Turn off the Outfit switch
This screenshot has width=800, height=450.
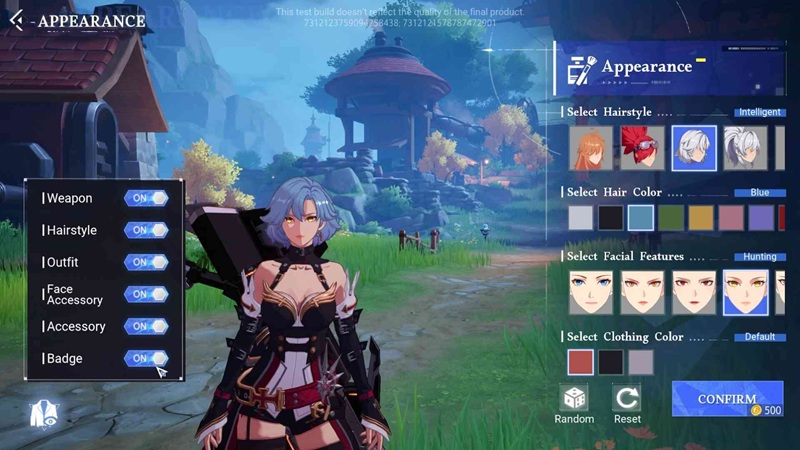(146, 262)
